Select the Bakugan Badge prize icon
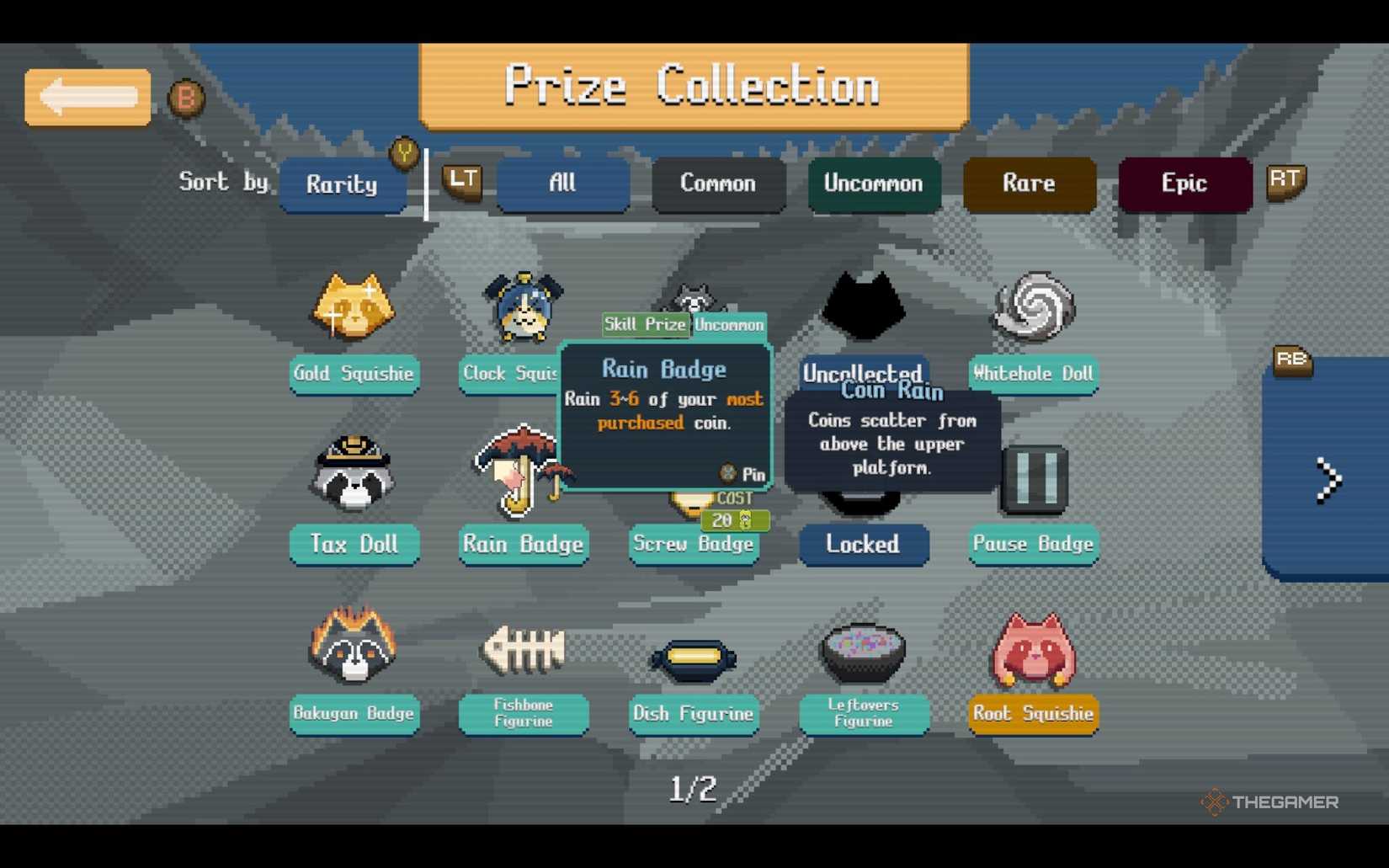Viewport: 1389px width, 868px height. coord(354,648)
